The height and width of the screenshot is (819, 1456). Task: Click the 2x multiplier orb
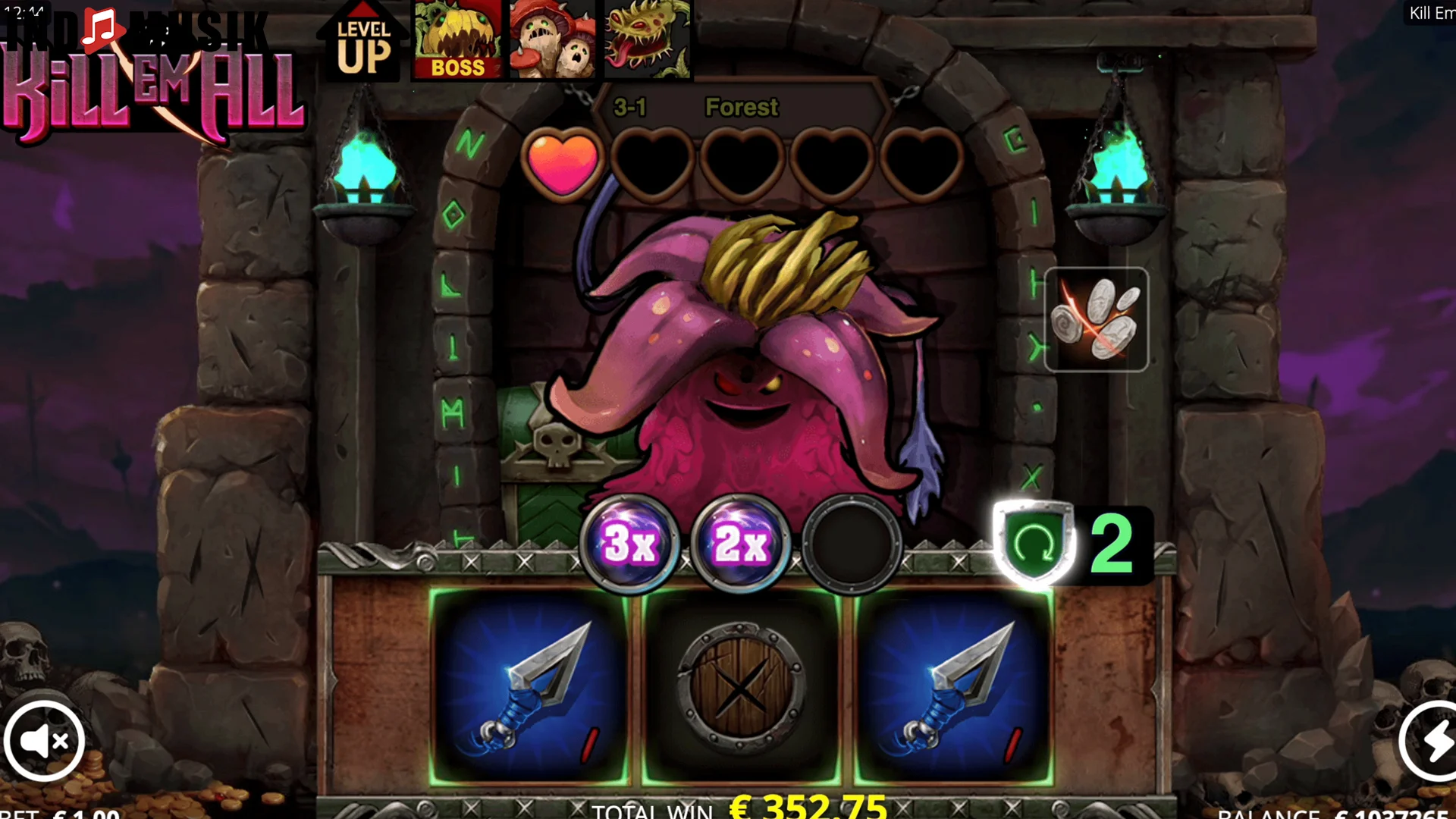741,543
